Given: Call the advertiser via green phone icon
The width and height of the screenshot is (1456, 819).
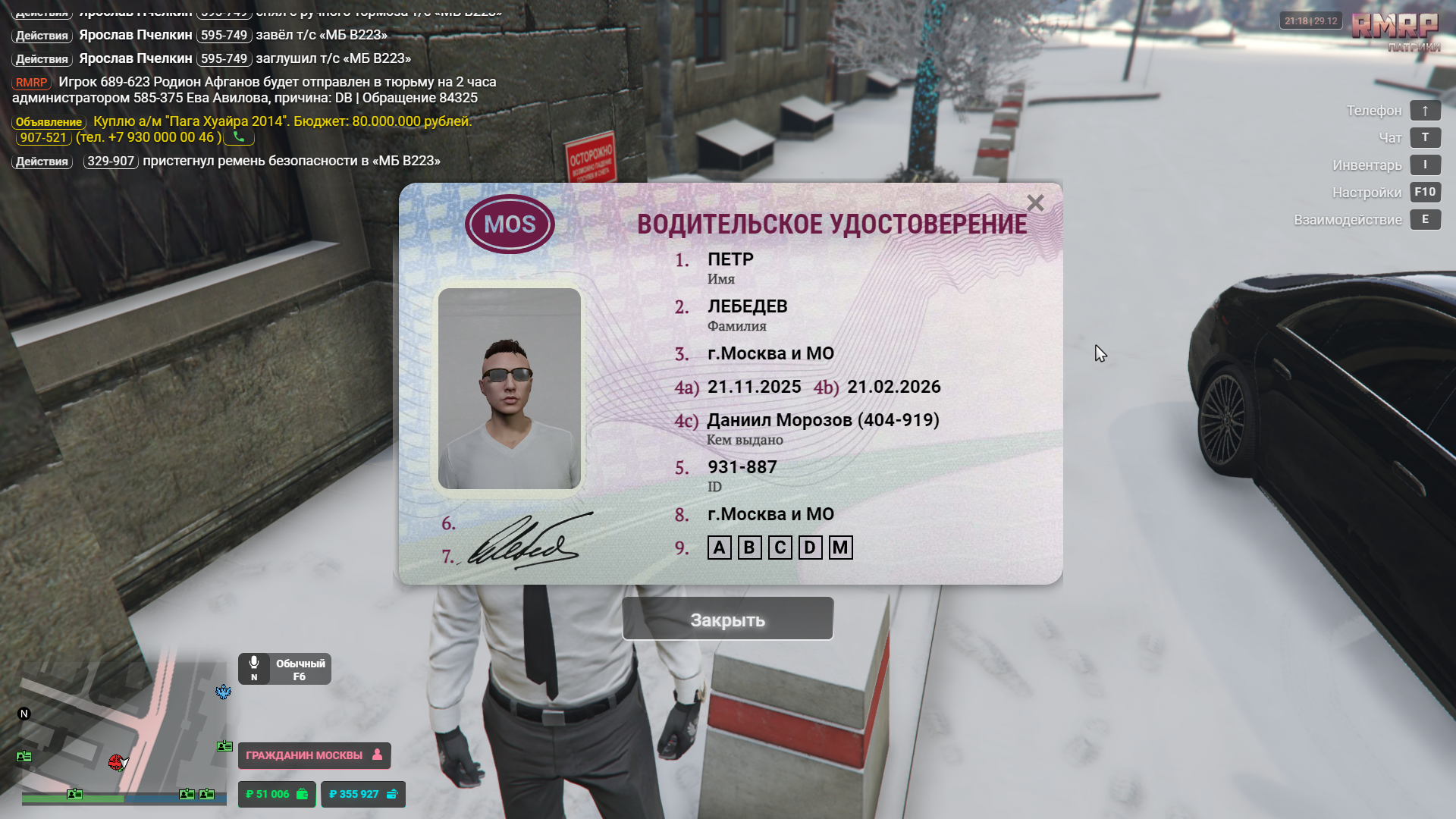Looking at the screenshot, I should tap(239, 137).
